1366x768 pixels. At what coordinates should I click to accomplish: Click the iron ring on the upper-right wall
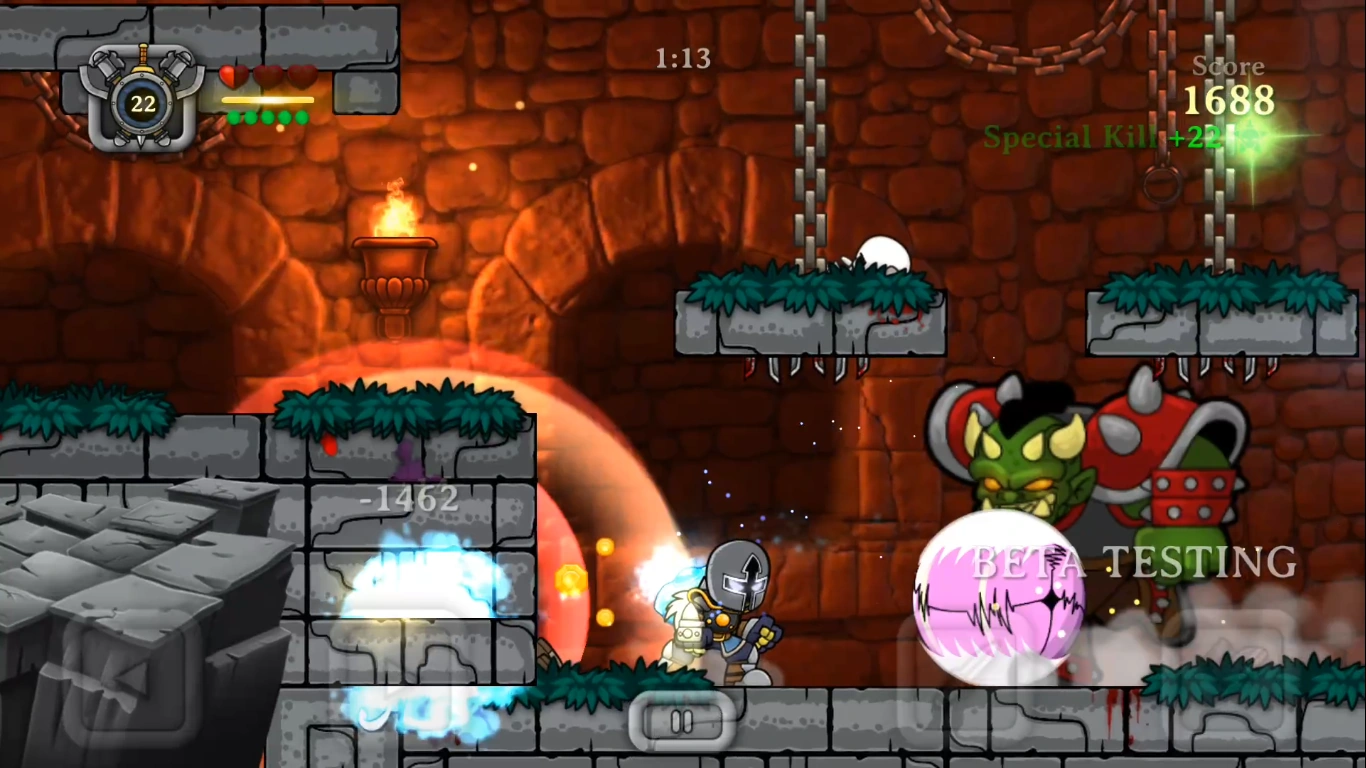[1160, 185]
